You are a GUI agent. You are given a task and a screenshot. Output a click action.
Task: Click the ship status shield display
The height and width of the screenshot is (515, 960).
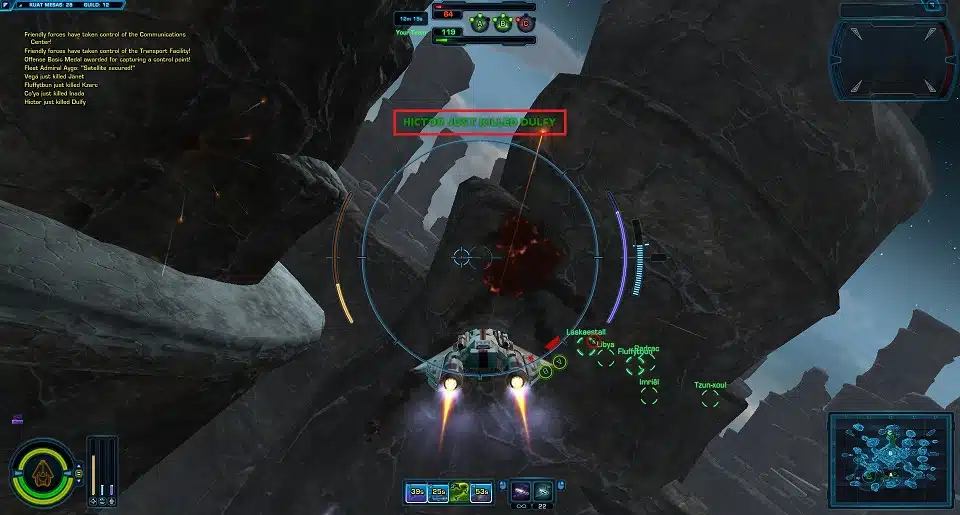click(x=42, y=471)
